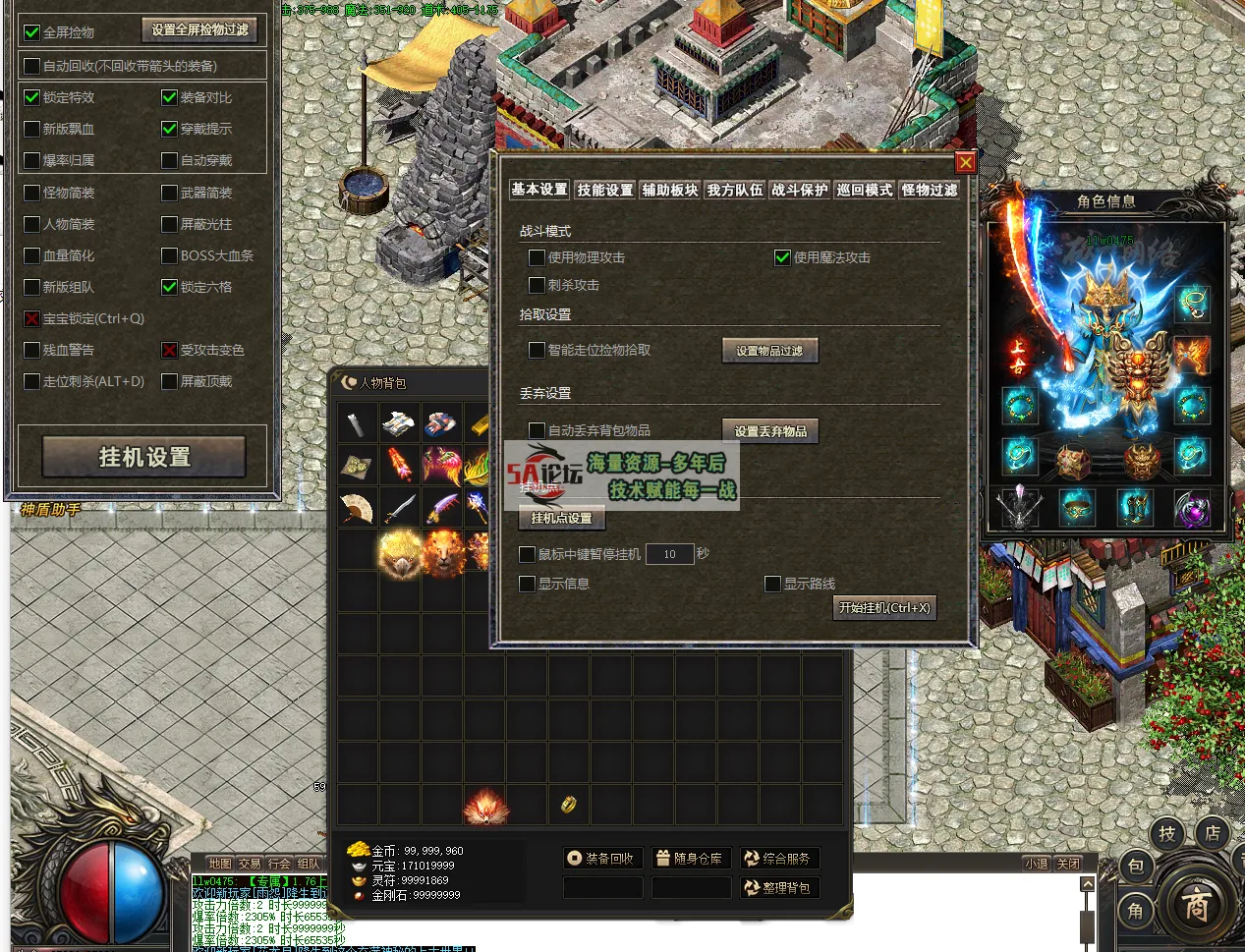
Task: Click the 设置物品过滤 button
Action: pos(769,351)
